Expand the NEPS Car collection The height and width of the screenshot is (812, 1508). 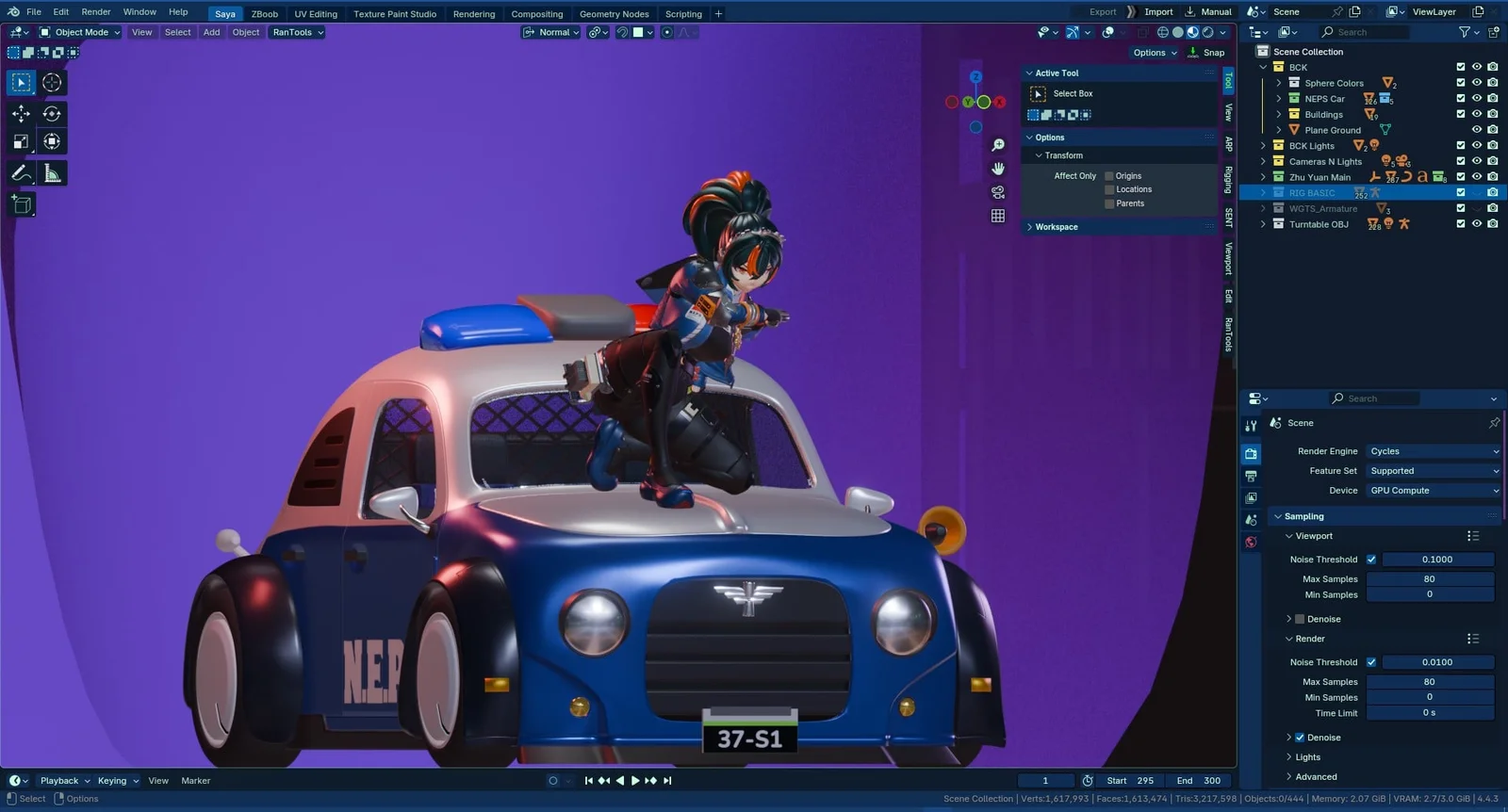point(1278,98)
